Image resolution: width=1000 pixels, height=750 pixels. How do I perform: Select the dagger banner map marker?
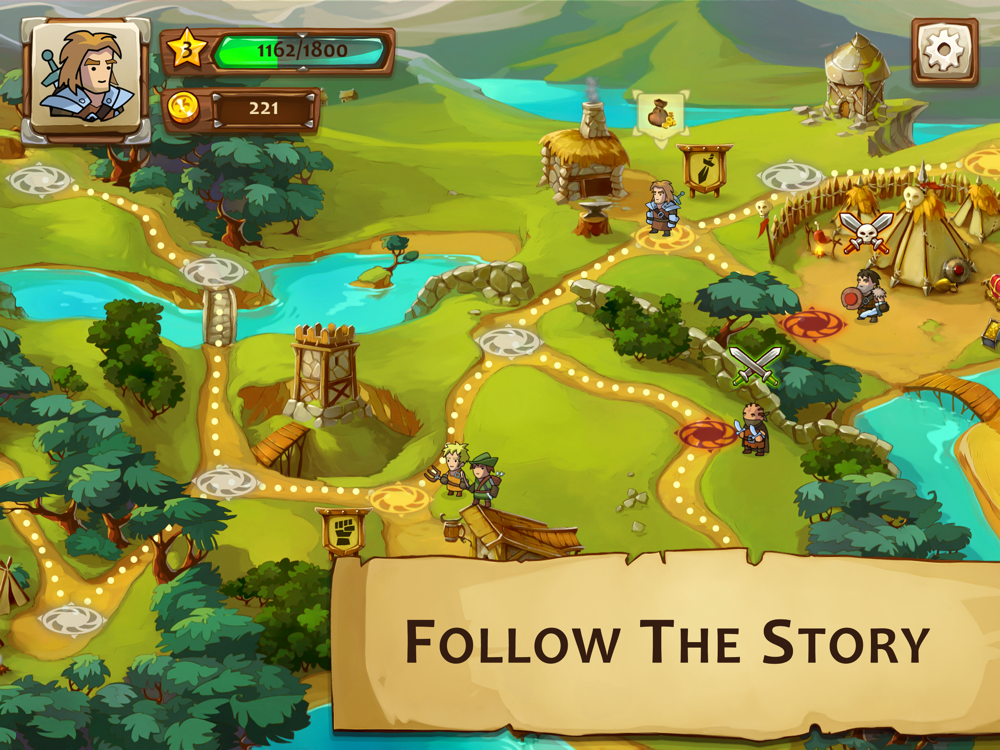tap(704, 170)
